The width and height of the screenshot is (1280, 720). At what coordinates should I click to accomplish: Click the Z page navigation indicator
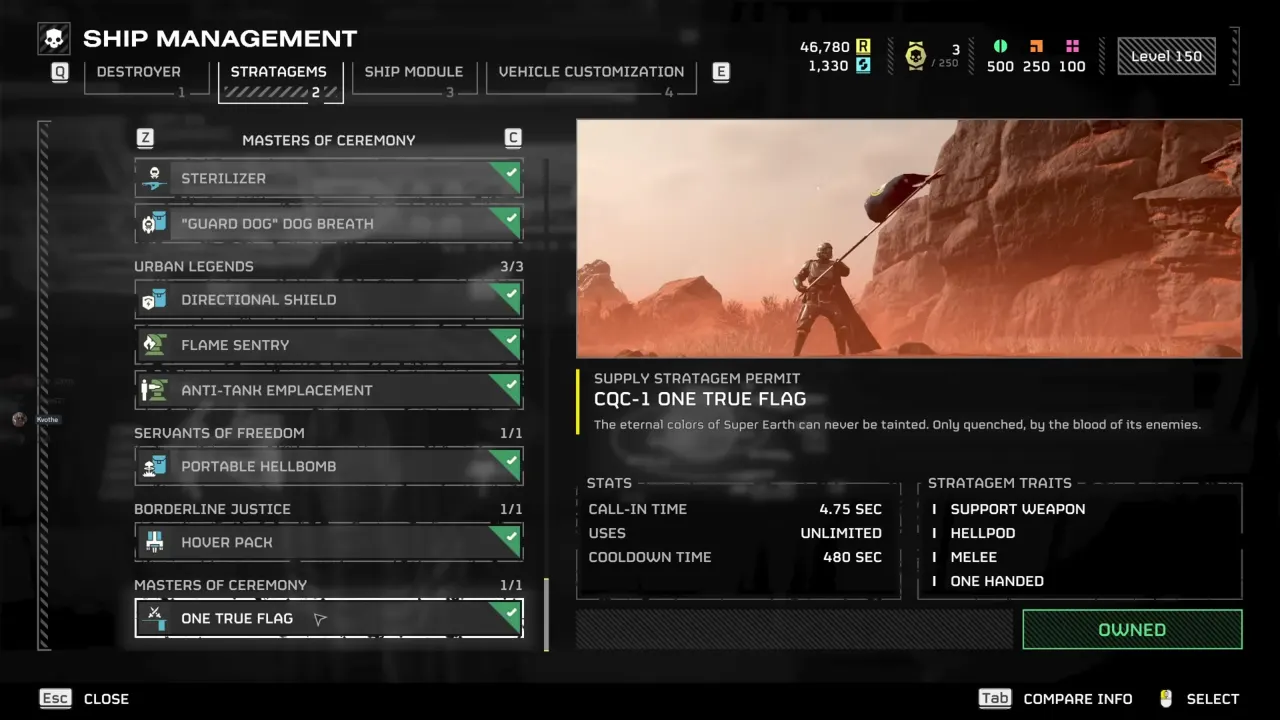(145, 137)
